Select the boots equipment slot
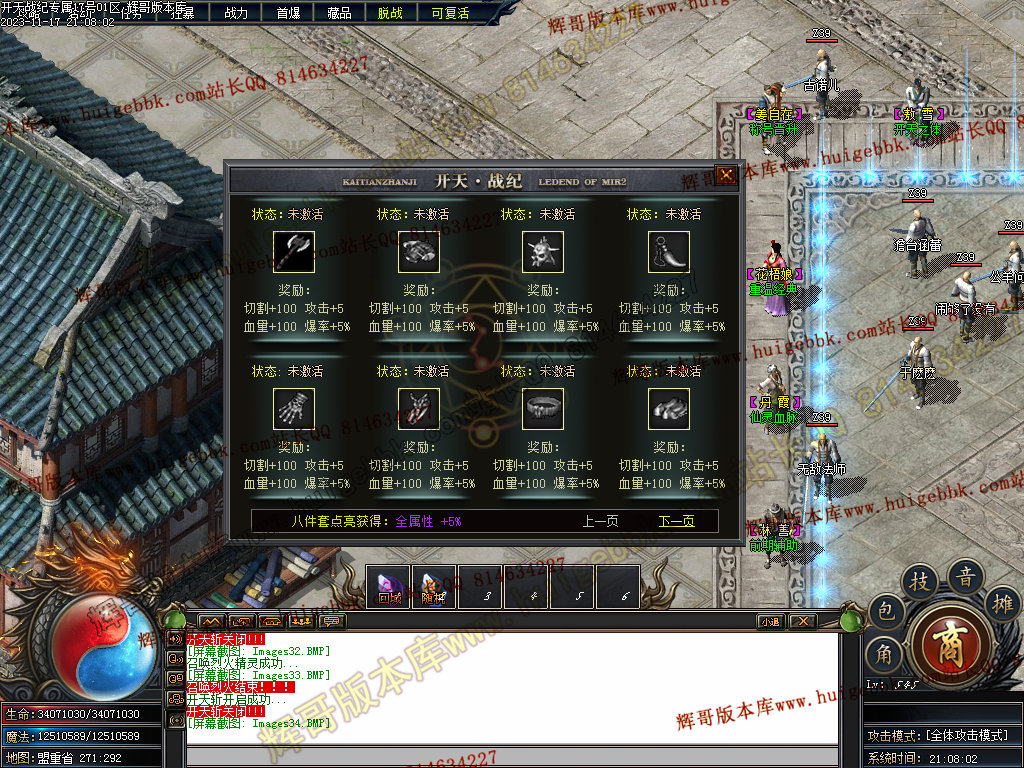Viewport: 1024px width, 768px height. coord(669,409)
